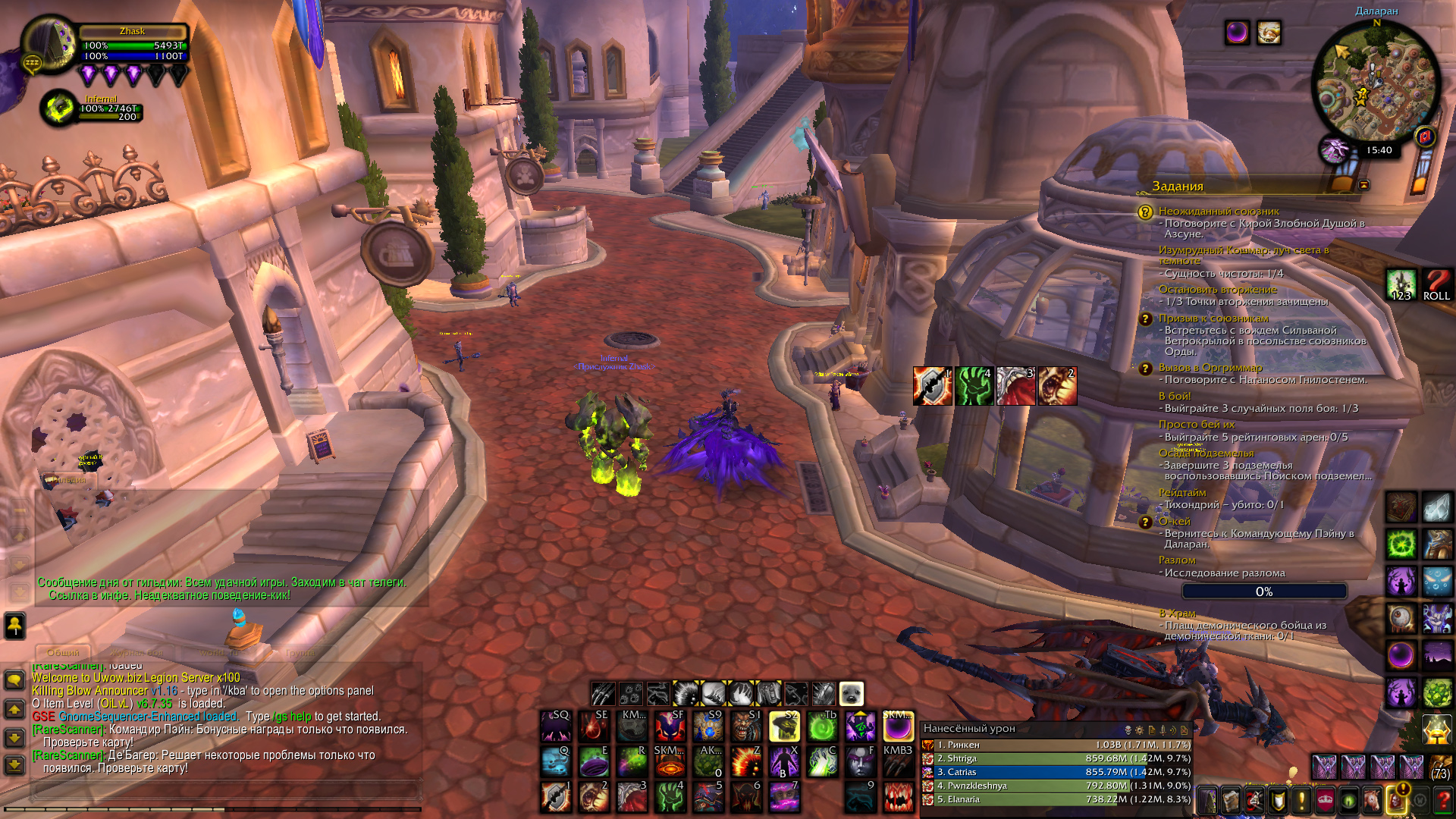
Task: Open the 'Неожиданный союзник' quest in tracker
Action: (1218, 212)
